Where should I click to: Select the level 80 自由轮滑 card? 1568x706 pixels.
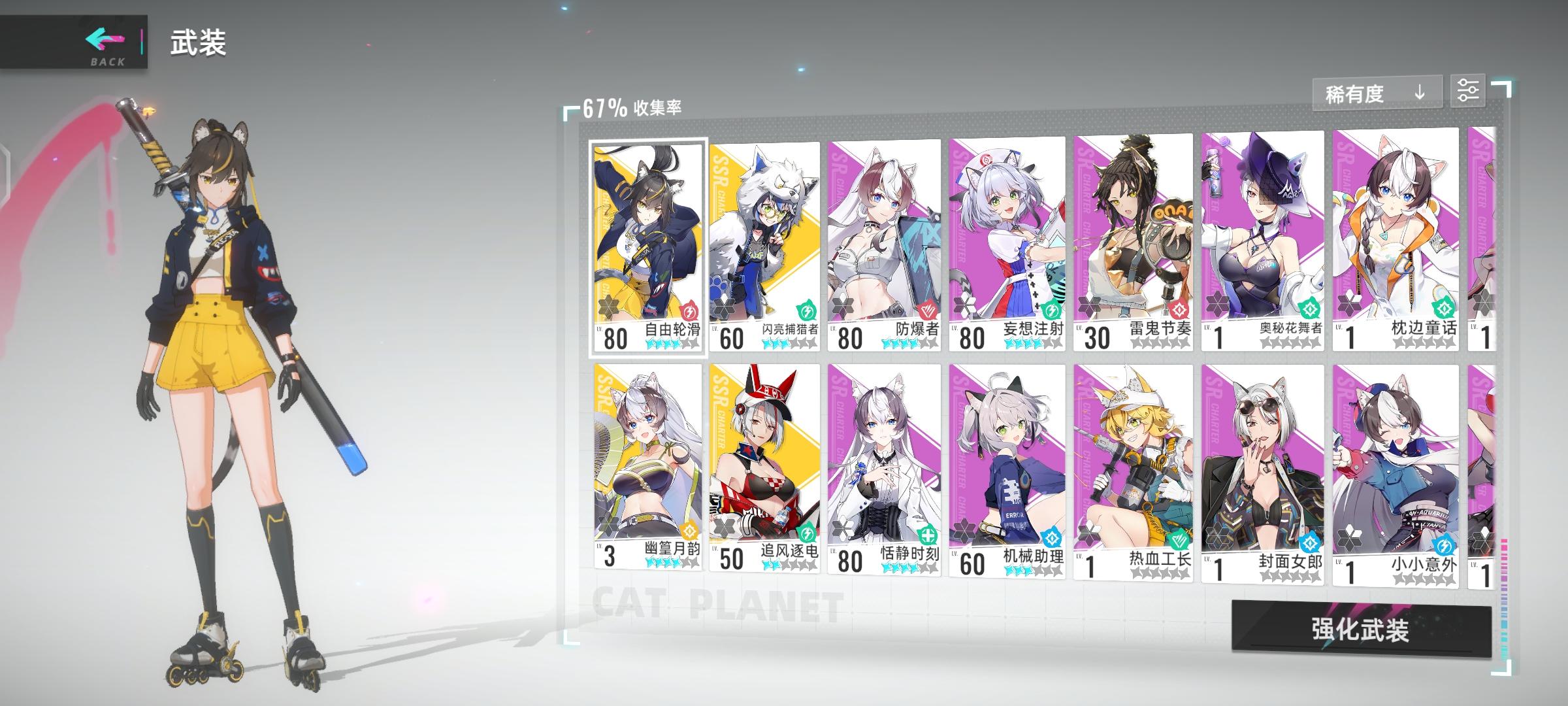point(647,242)
